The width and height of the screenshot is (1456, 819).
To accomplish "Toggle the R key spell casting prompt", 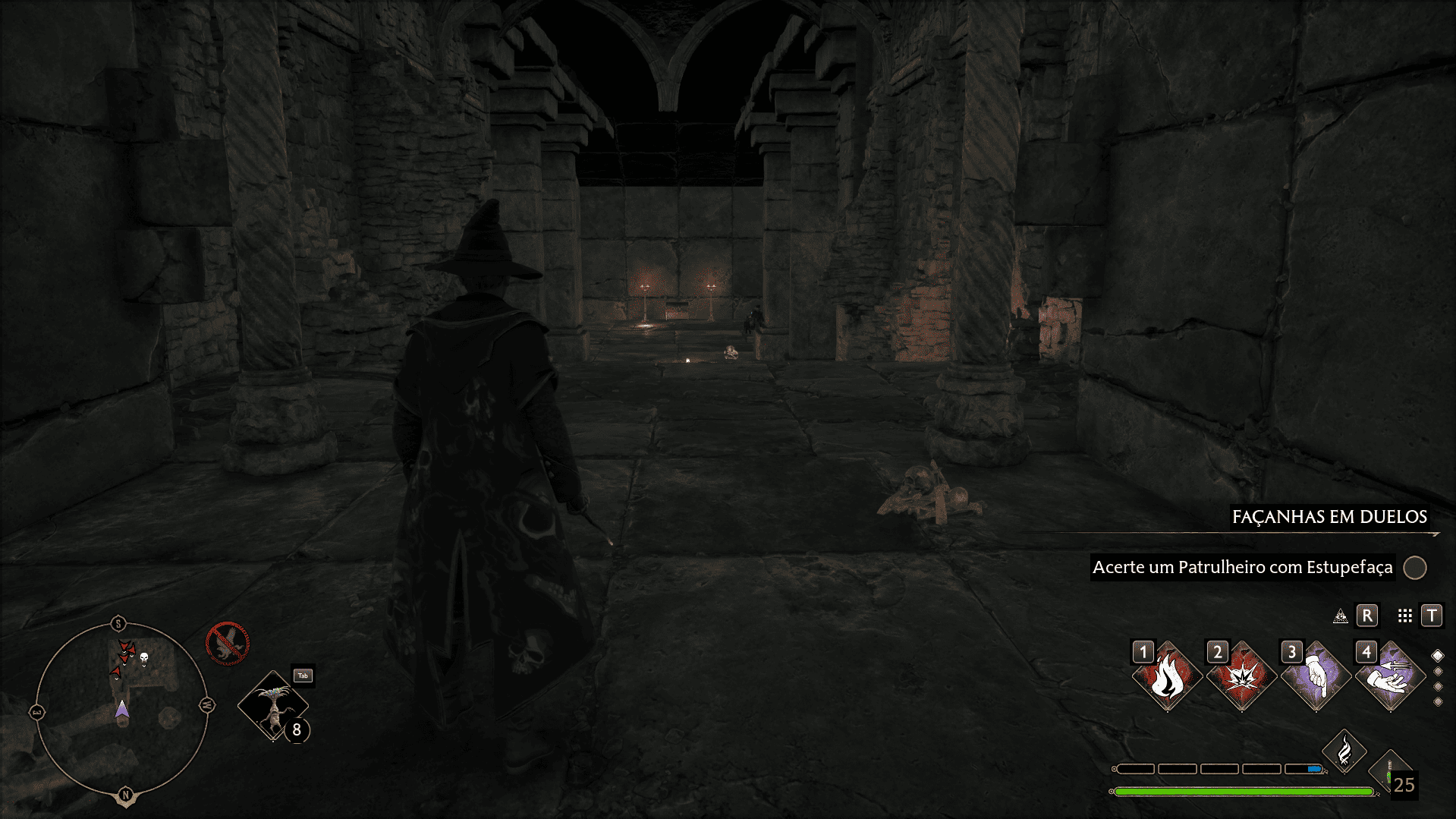I will tap(1366, 616).
